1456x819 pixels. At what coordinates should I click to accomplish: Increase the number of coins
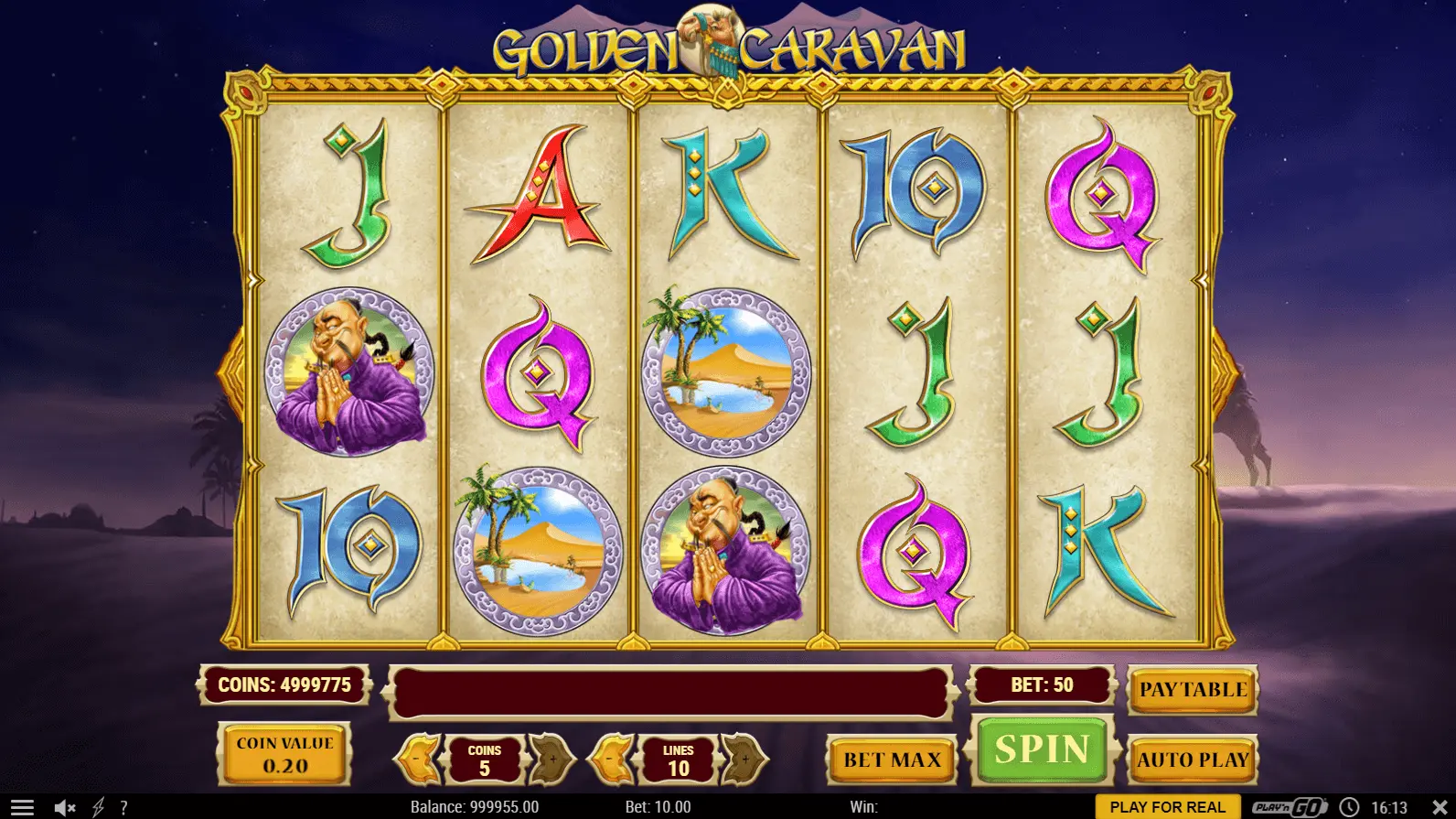coord(552,759)
